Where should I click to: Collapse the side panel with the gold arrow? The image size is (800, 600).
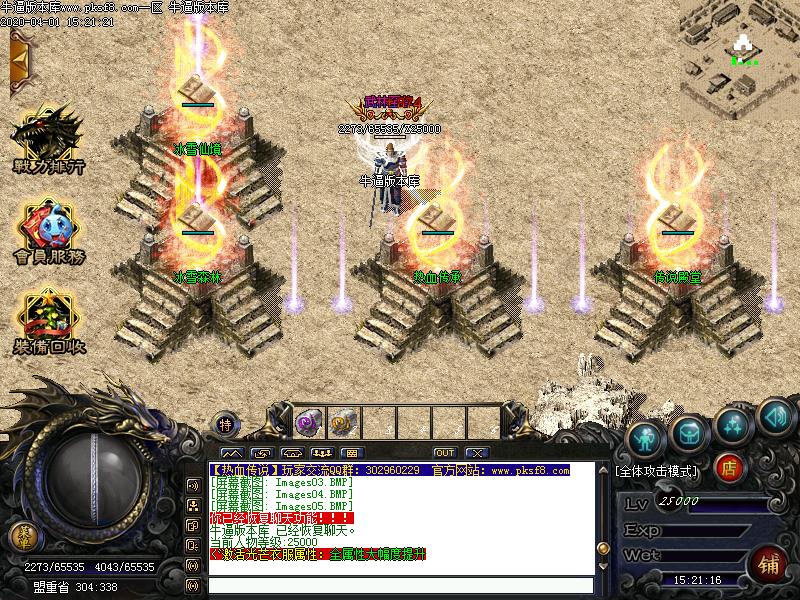(x=18, y=61)
